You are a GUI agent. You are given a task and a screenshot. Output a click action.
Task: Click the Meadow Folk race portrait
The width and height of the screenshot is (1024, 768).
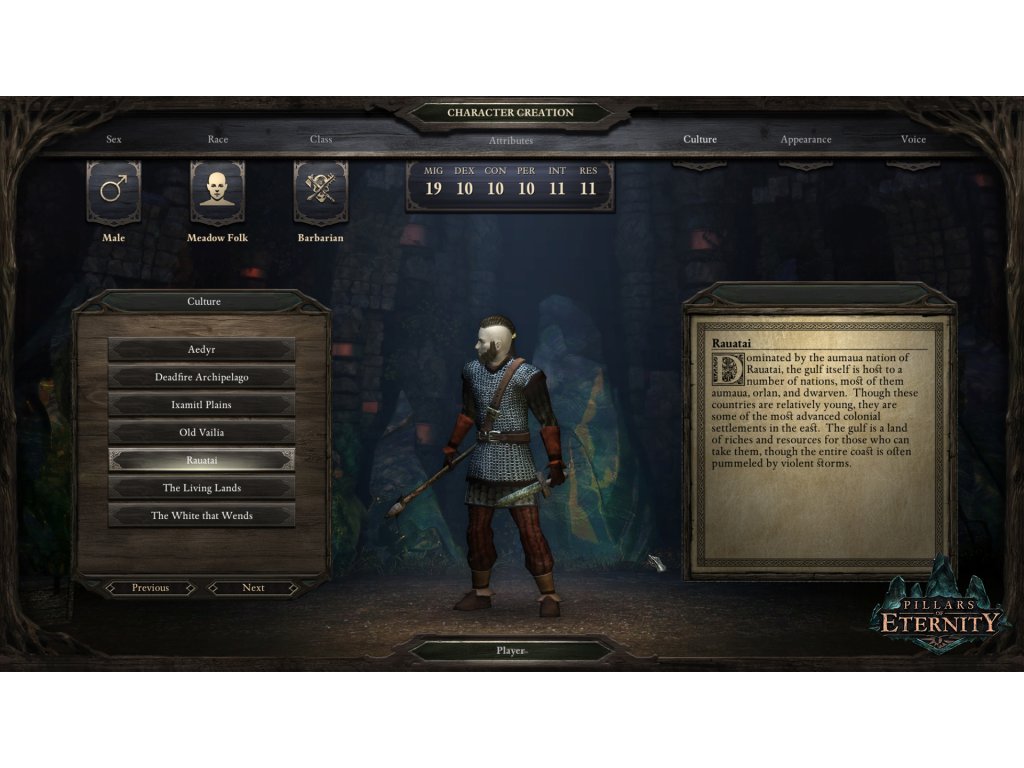click(x=217, y=192)
